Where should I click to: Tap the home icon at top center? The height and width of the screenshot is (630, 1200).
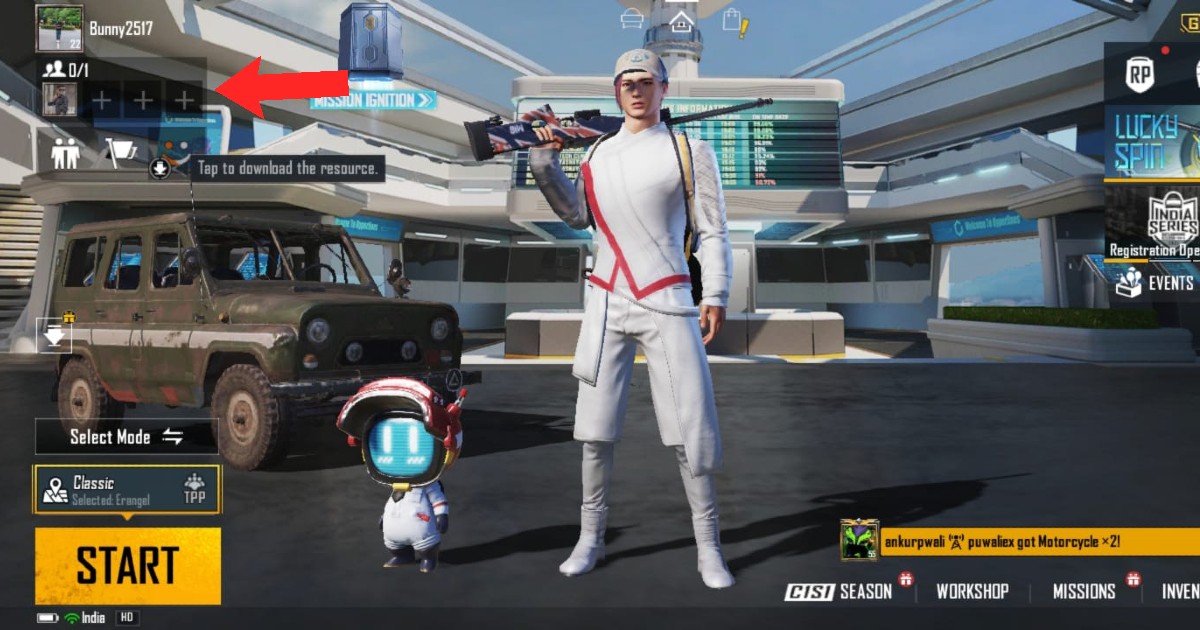[x=681, y=20]
